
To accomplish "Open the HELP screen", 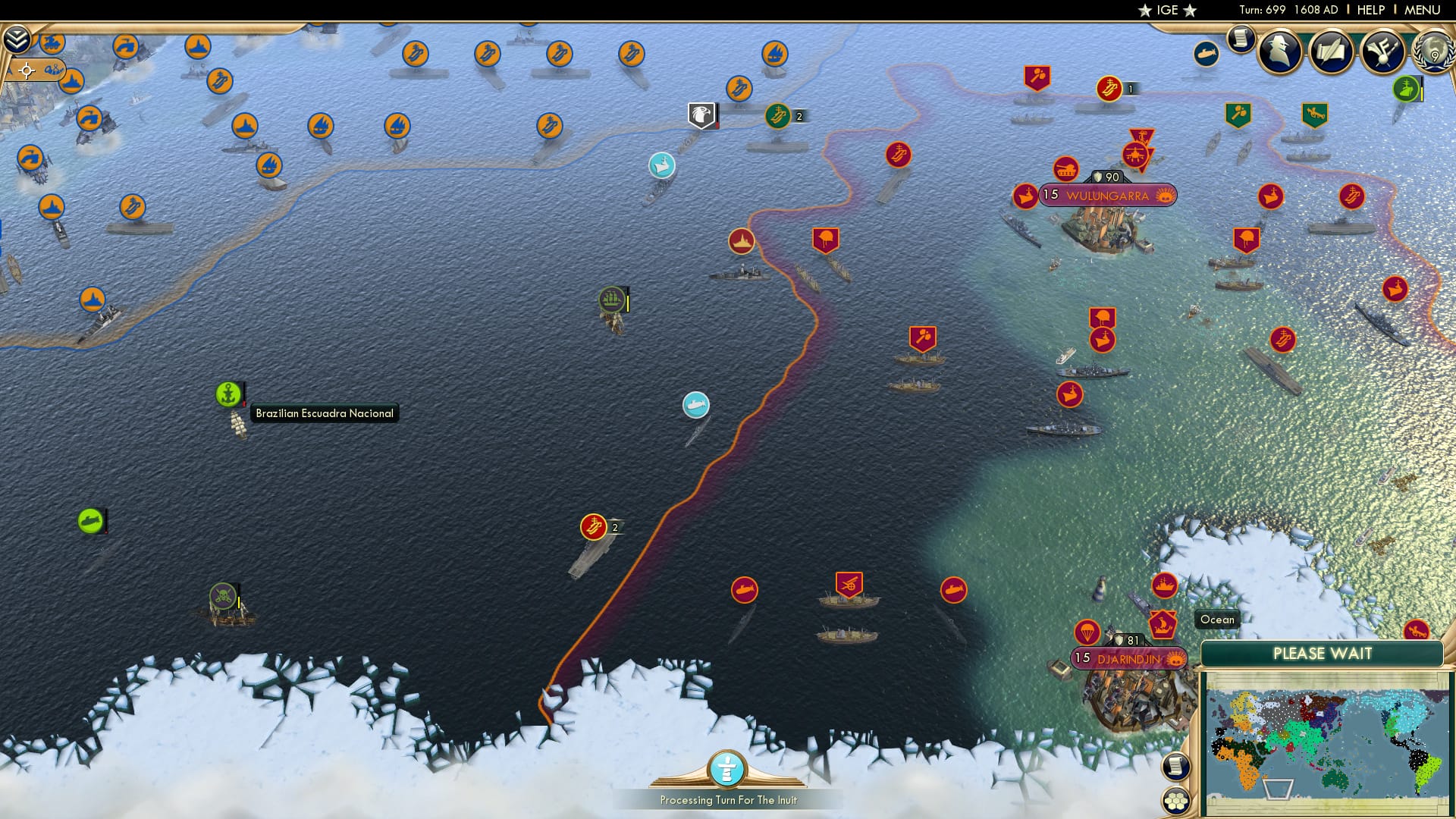I will tap(1371, 10).
